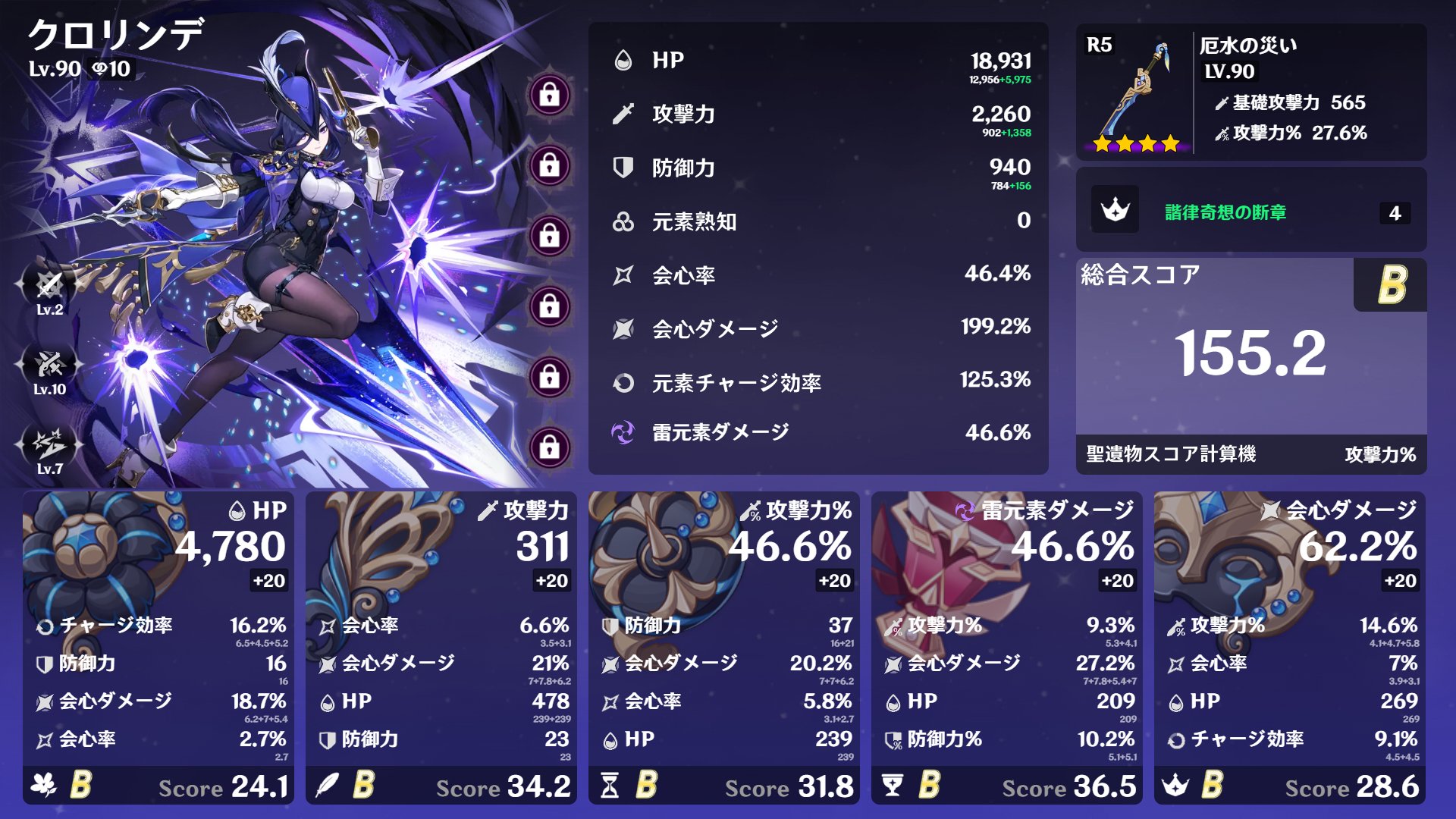Open the 雷元素ダメージ goblet artifact card
This screenshot has width=1456, height=819.
tap(1006, 648)
